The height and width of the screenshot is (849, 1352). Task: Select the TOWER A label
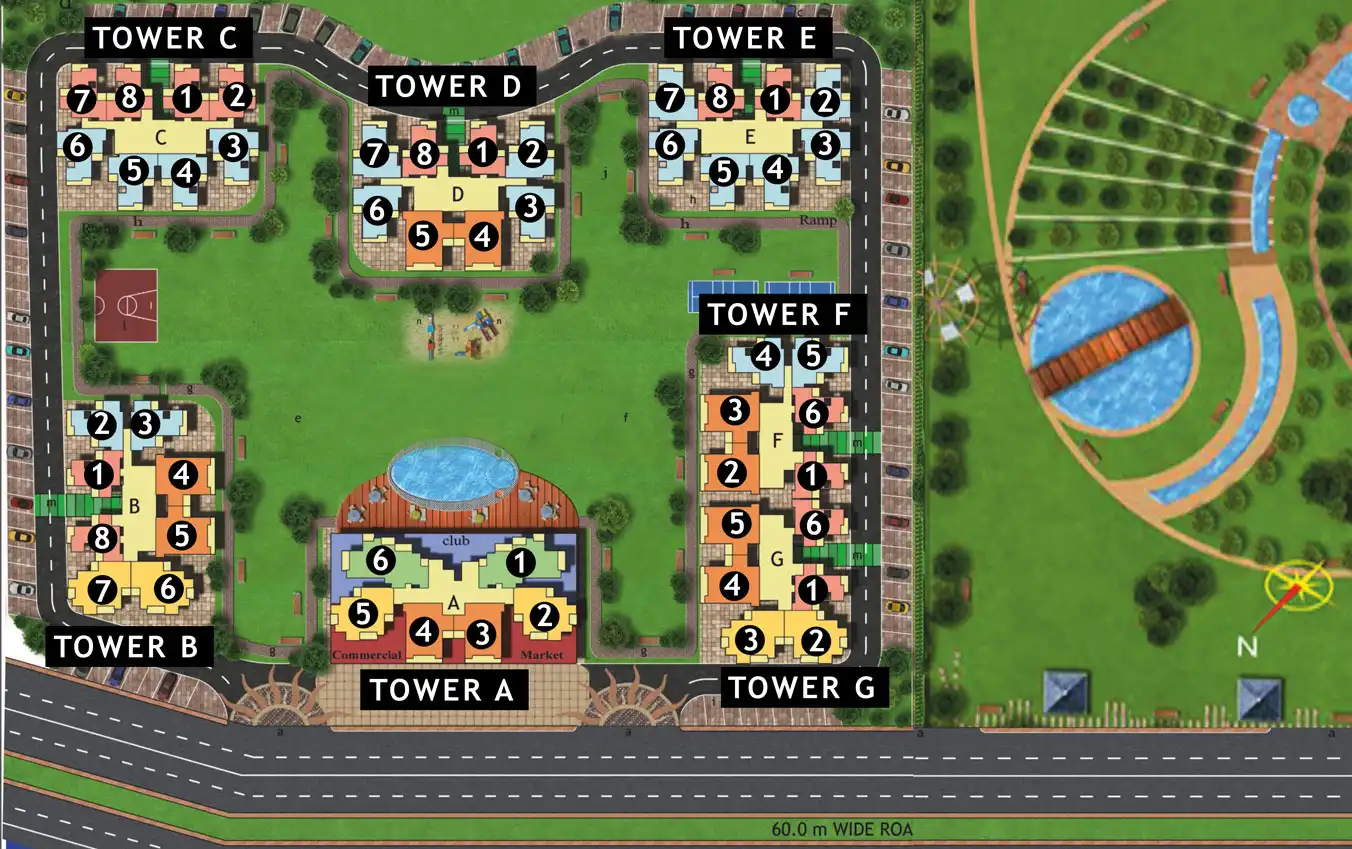pos(441,689)
